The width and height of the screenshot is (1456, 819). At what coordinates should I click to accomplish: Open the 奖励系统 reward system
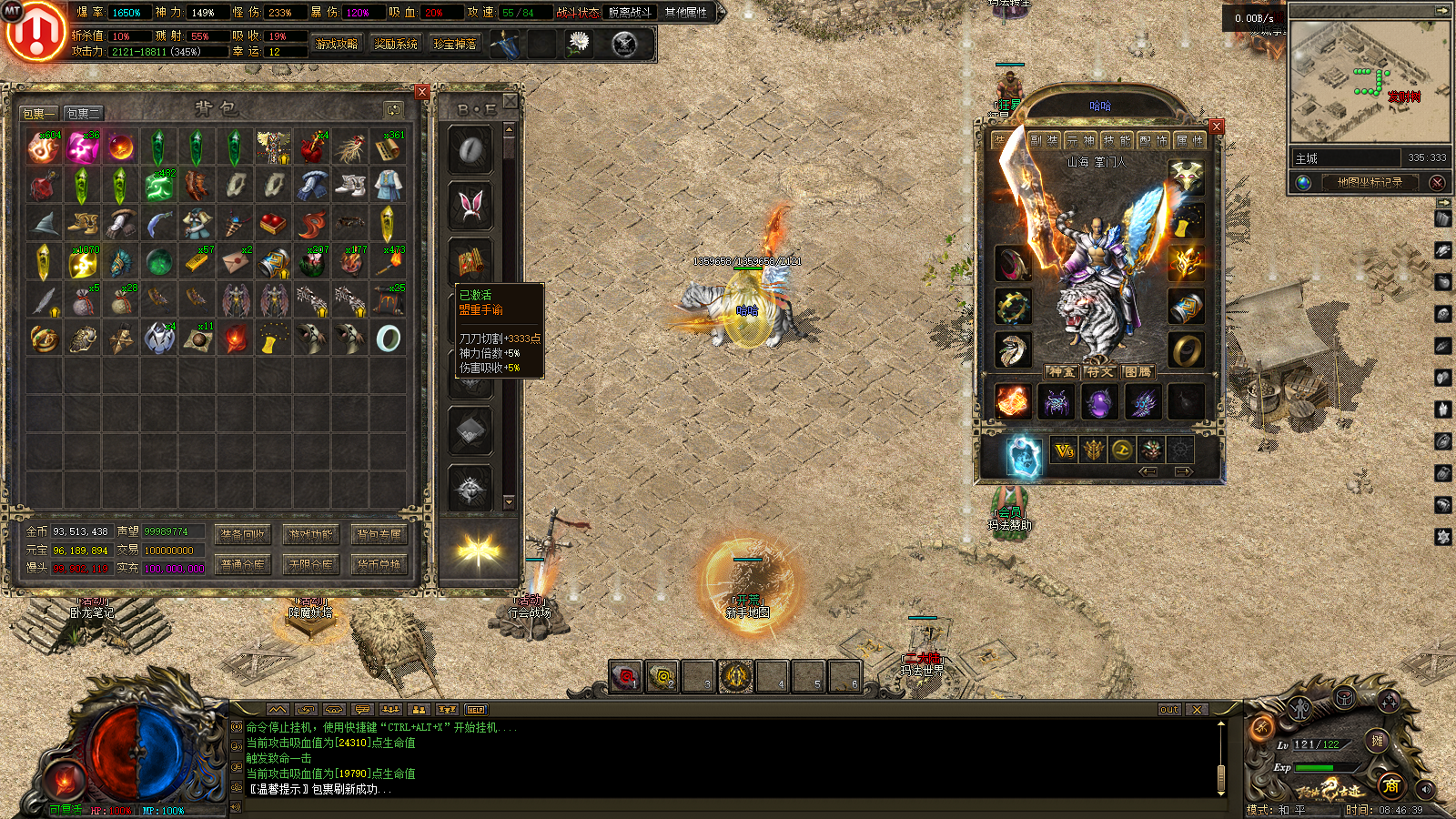point(396,44)
